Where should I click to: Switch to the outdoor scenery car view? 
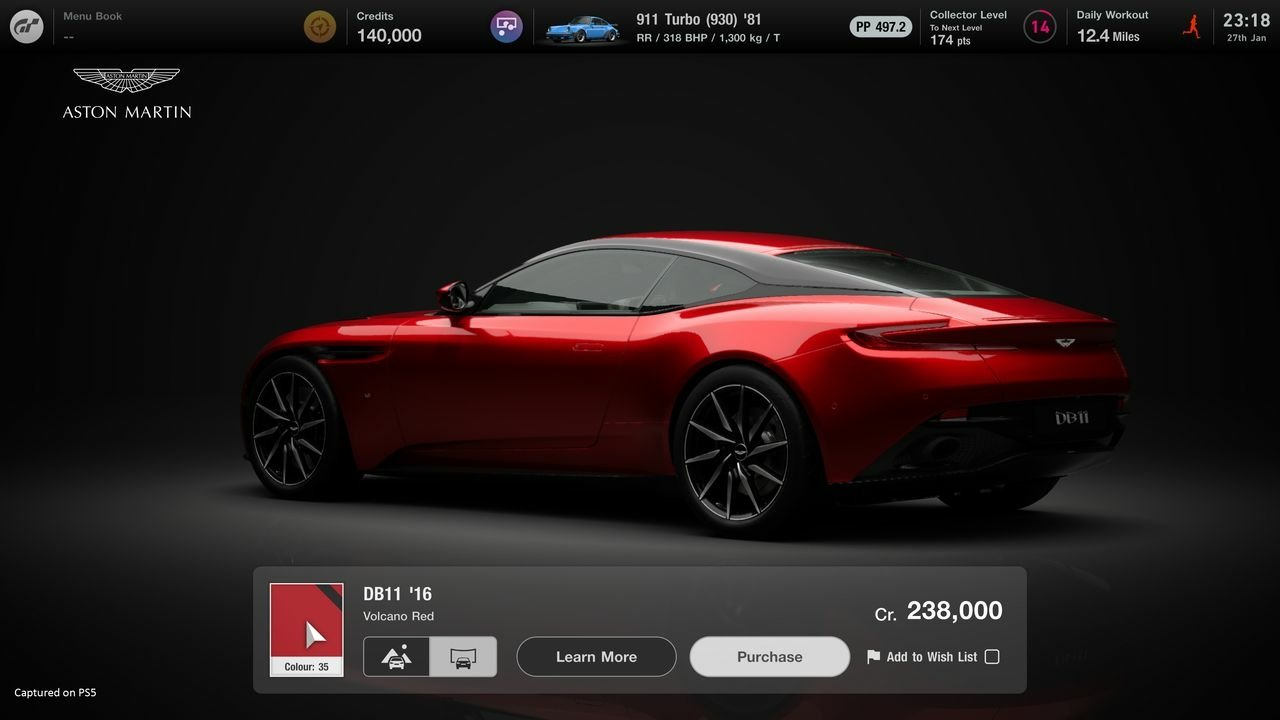click(396, 657)
